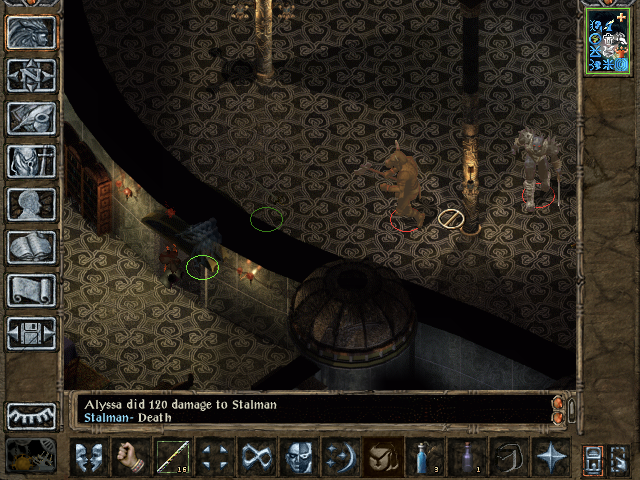Screen dimensions: 640x480
Task: Click the eye-with-lashes button in the sidebar
Action: 31,415
